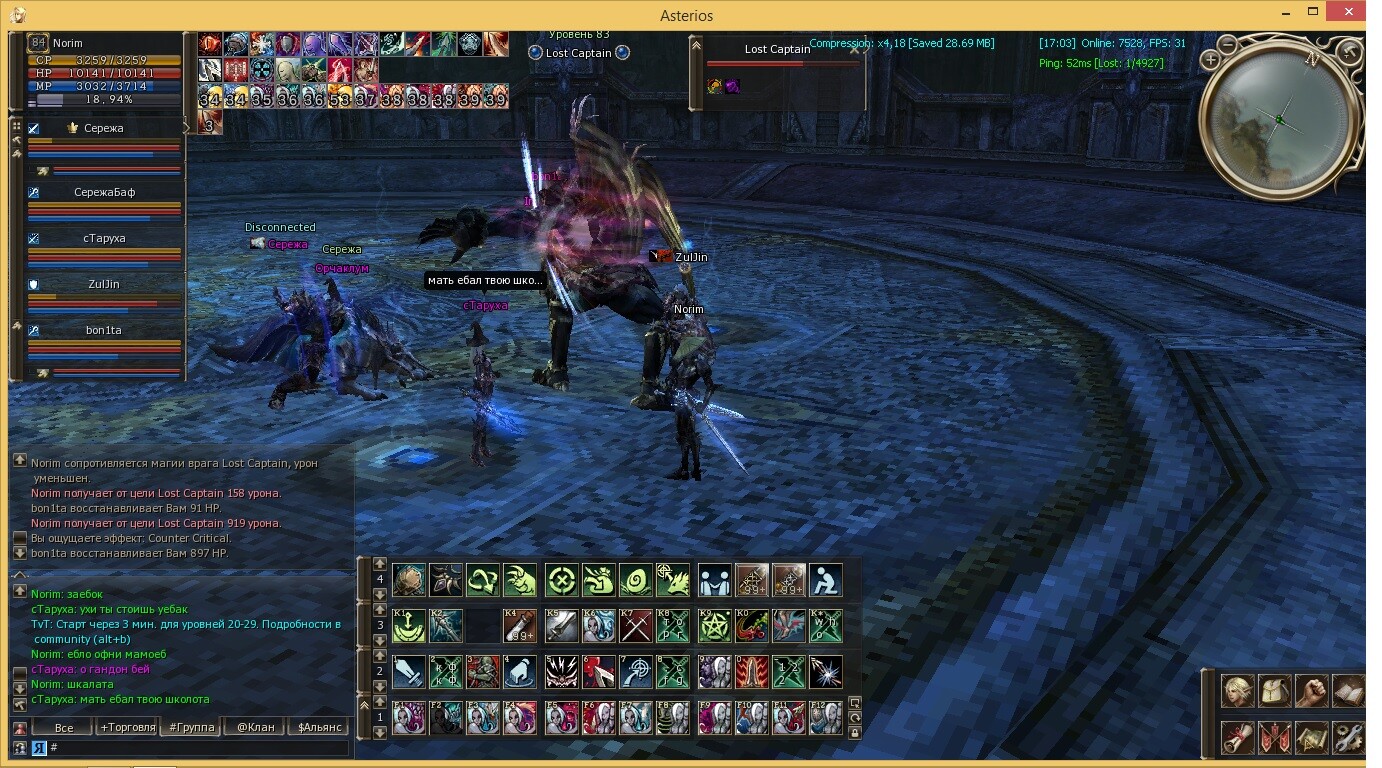This screenshot has width=1382, height=768.
Task: Open the skills book icon
Action: [x=1348, y=691]
